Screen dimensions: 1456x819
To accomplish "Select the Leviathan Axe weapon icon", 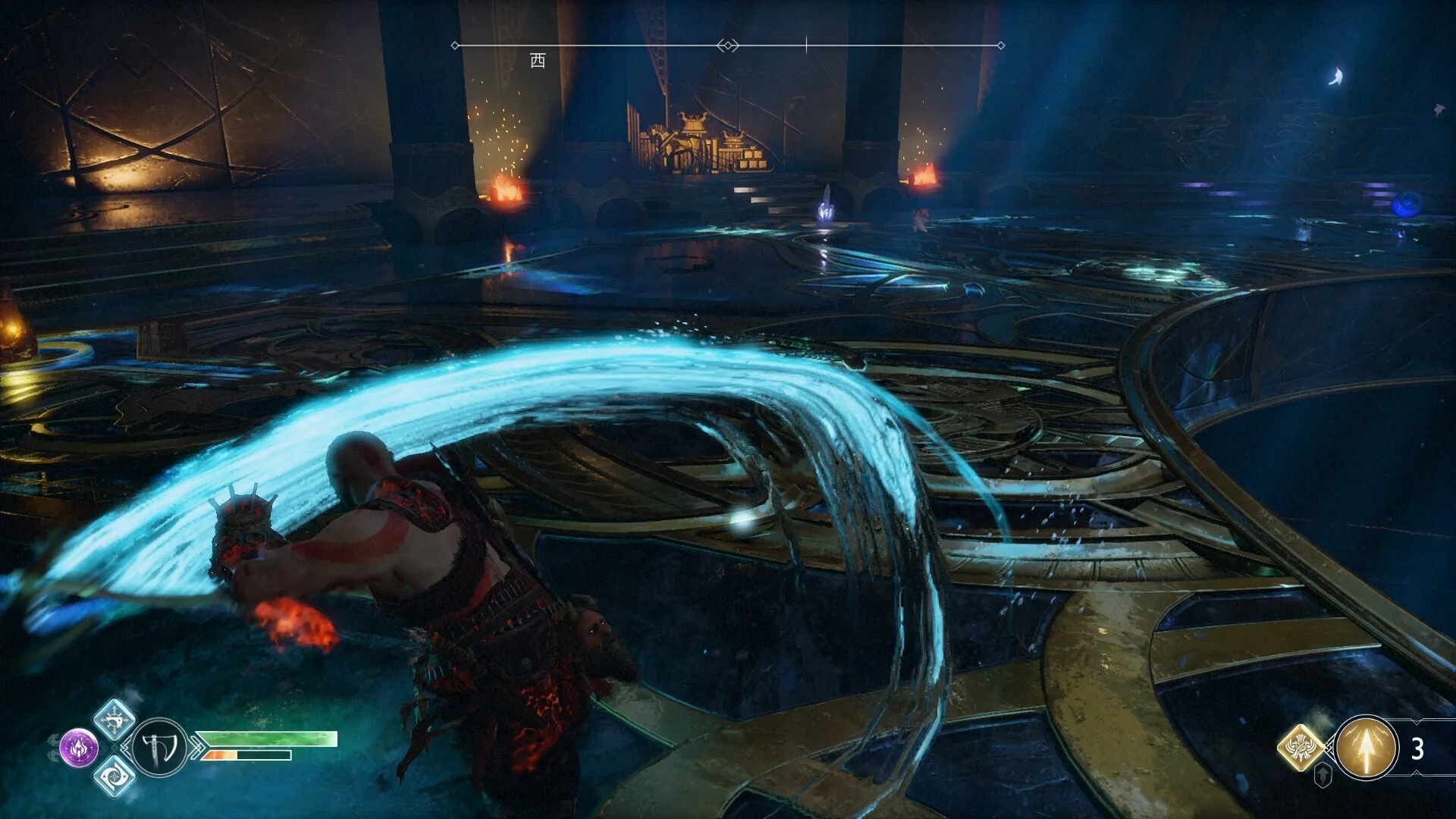I will 160,747.
